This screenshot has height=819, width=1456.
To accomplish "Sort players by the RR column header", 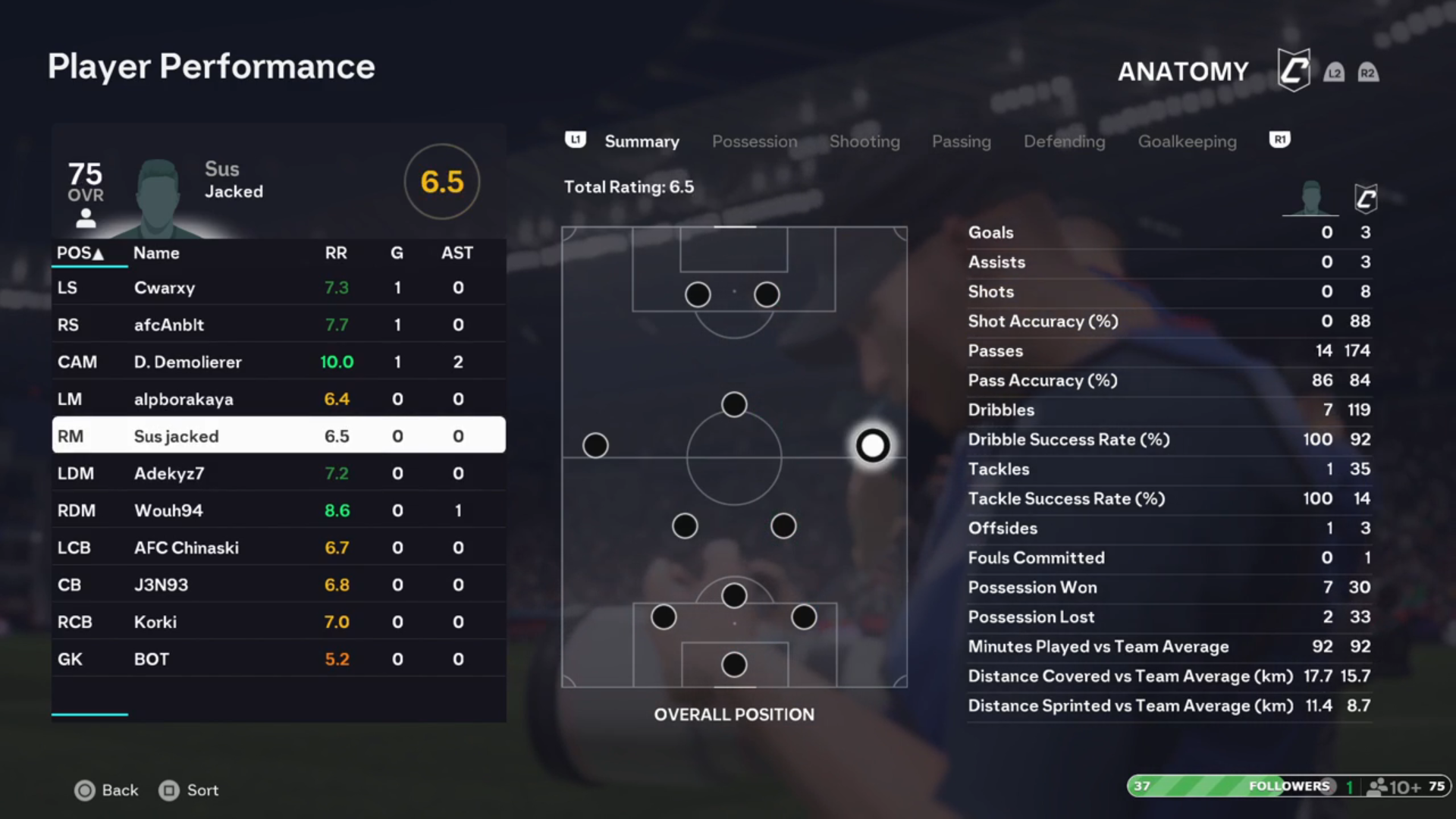I will pos(336,253).
